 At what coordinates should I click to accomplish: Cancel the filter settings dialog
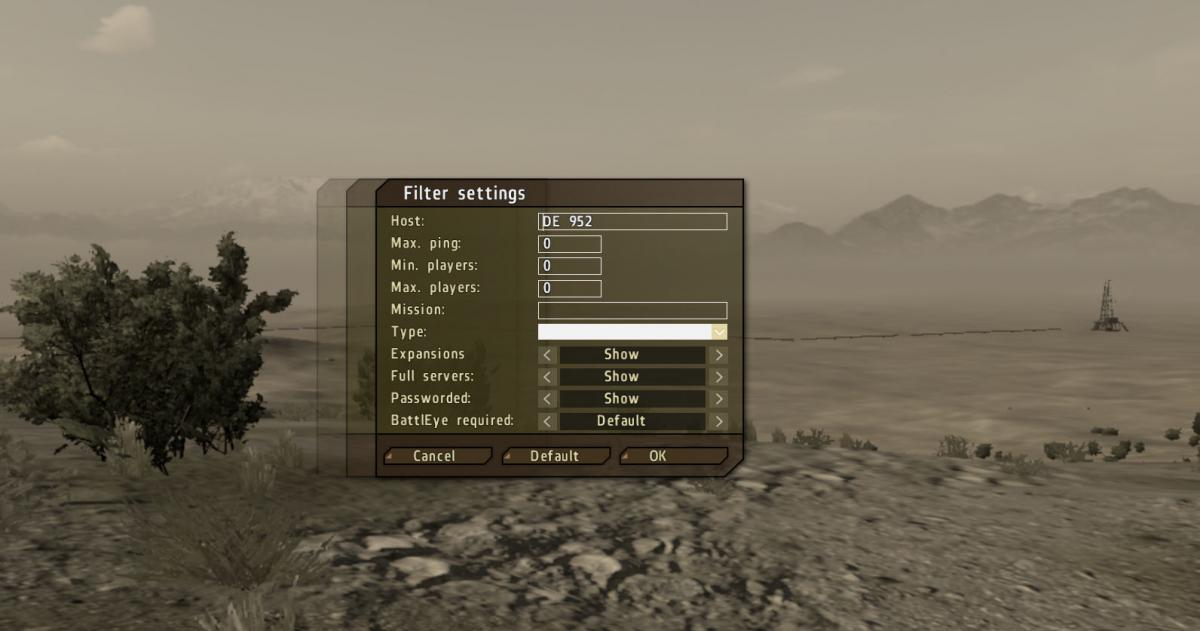437,456
